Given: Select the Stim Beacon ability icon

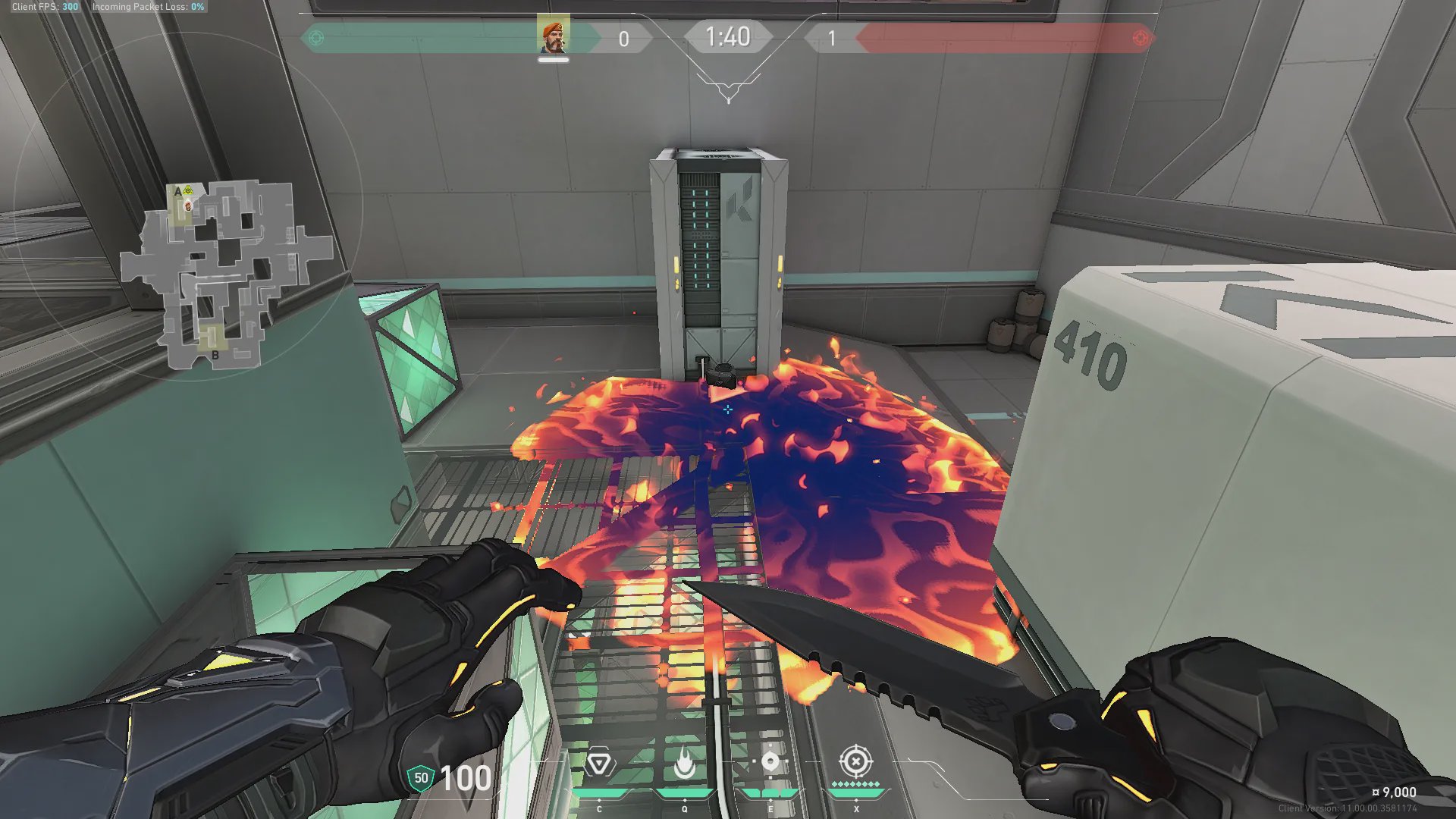Looking at the screenshot, I should coord(599,764).
